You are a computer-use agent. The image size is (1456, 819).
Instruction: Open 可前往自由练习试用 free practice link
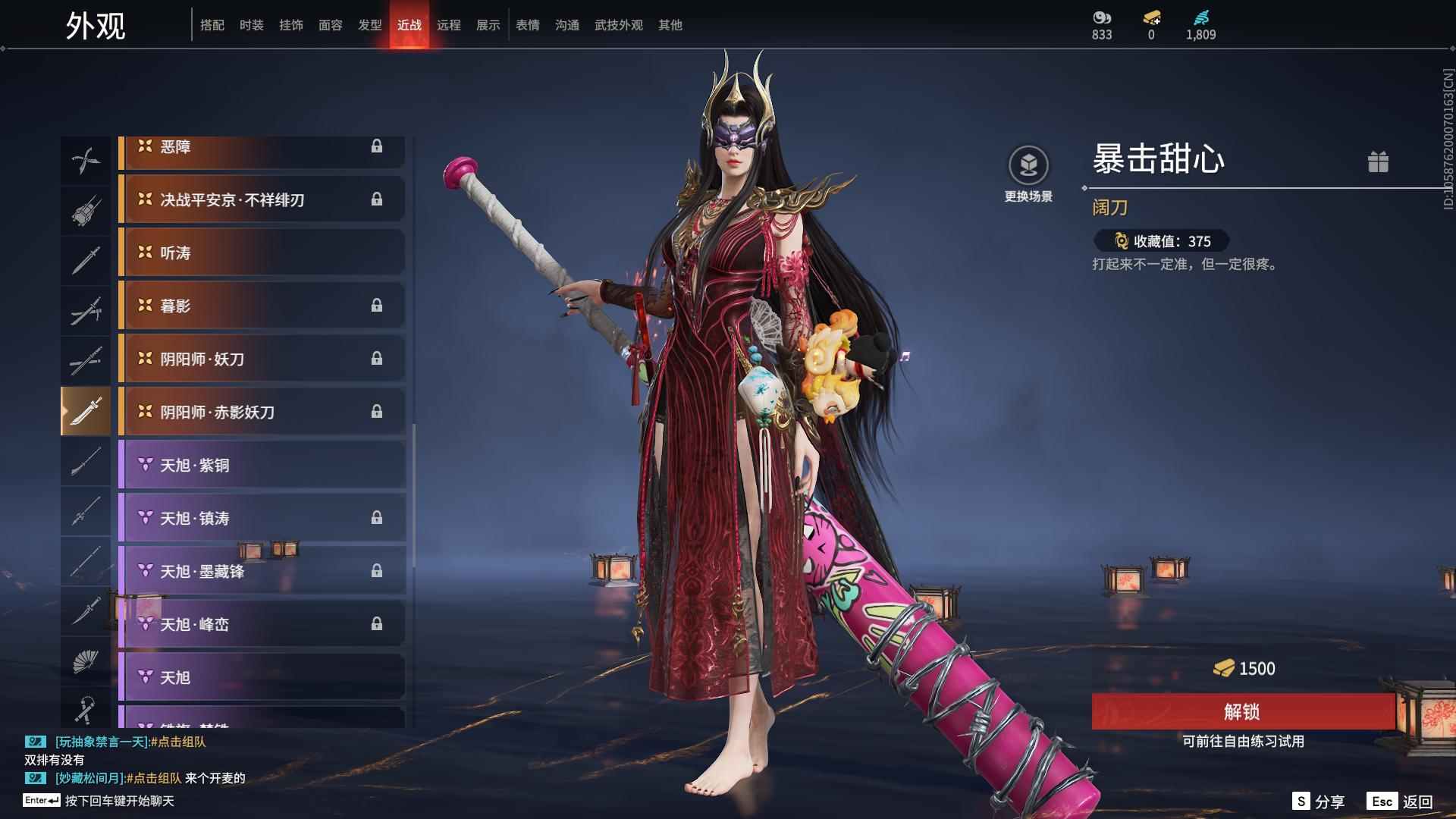[1245, 742]
